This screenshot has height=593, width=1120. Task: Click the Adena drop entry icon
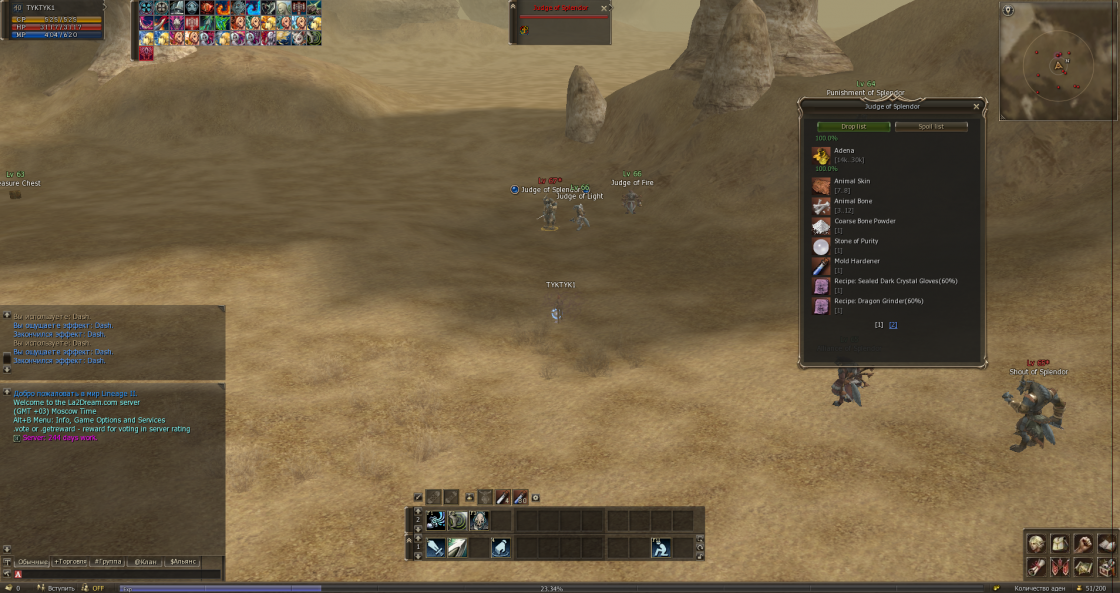pyautogui.click(x=821, y=155)
